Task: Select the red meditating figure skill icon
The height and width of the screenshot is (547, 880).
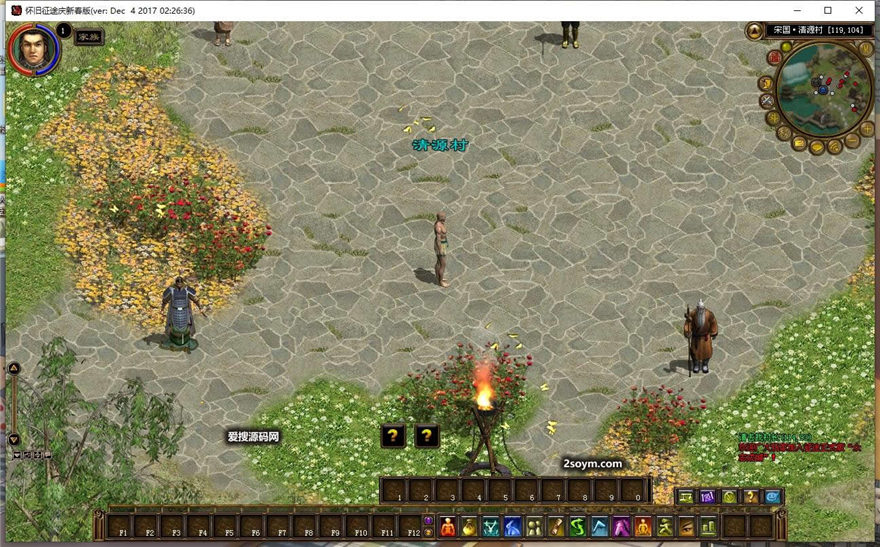Action: pos(448,526)
